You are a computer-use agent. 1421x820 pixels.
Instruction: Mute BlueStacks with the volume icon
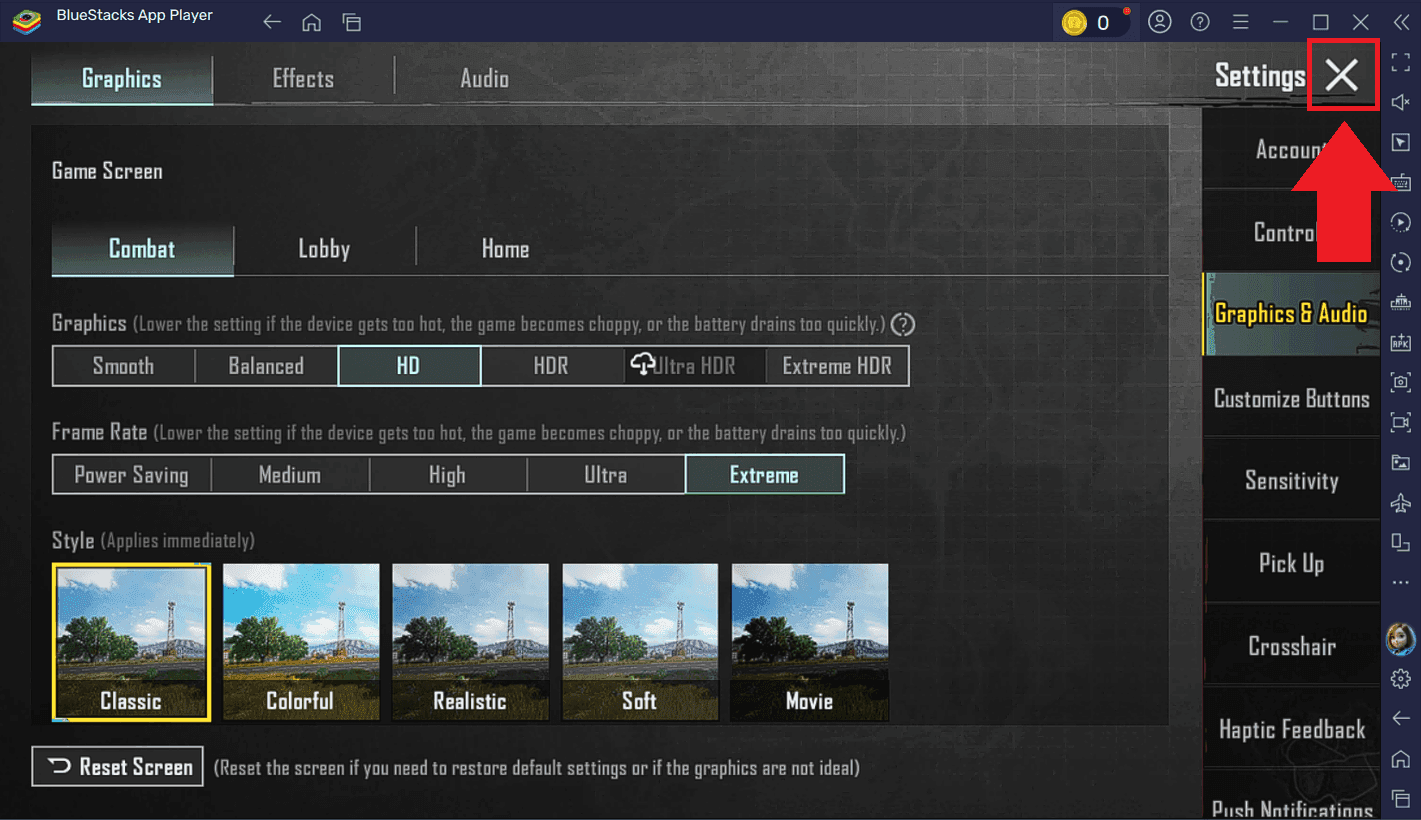pyautogui.click(x=1400, y=101)
